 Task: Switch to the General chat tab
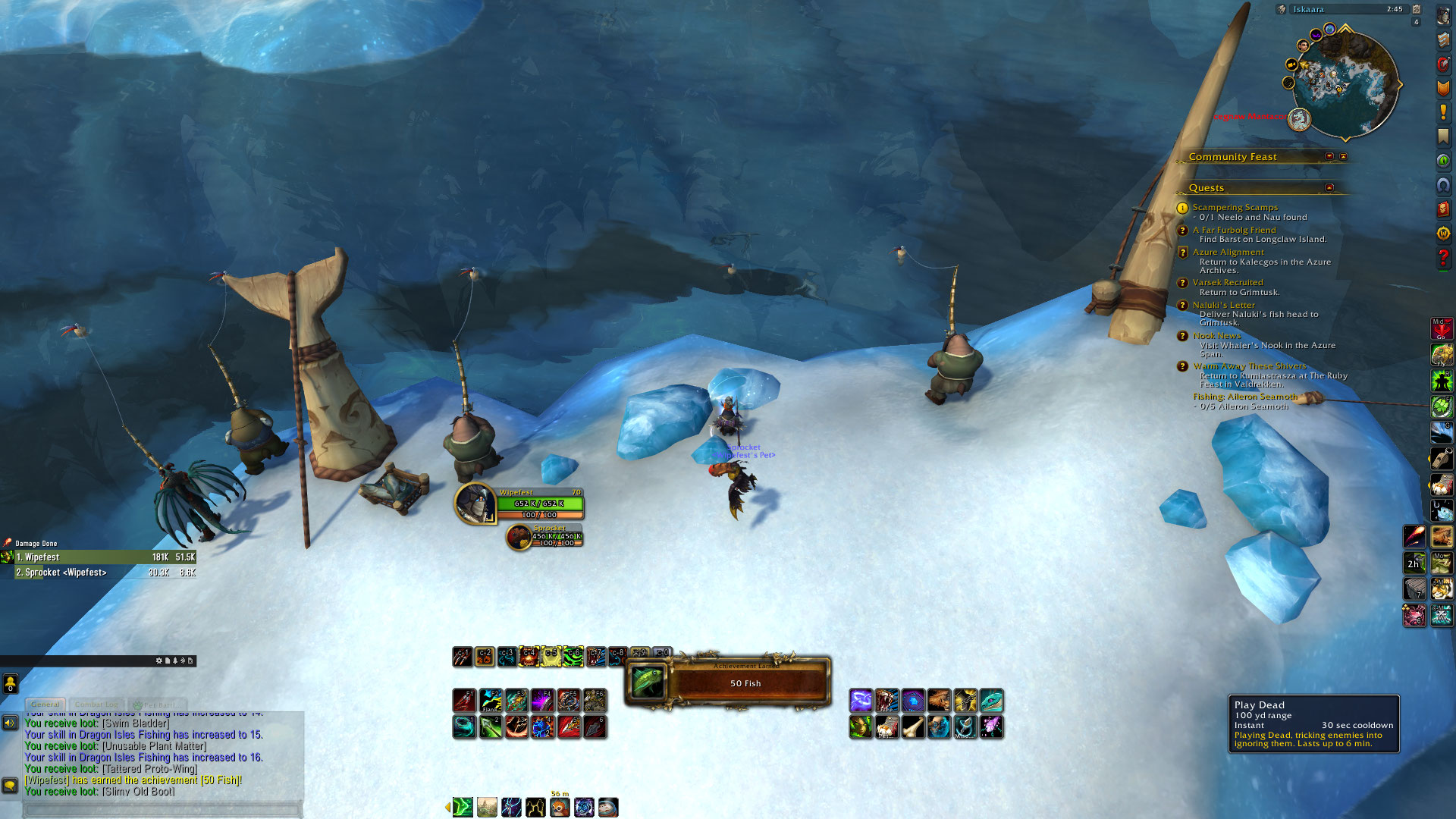point(45,704)
